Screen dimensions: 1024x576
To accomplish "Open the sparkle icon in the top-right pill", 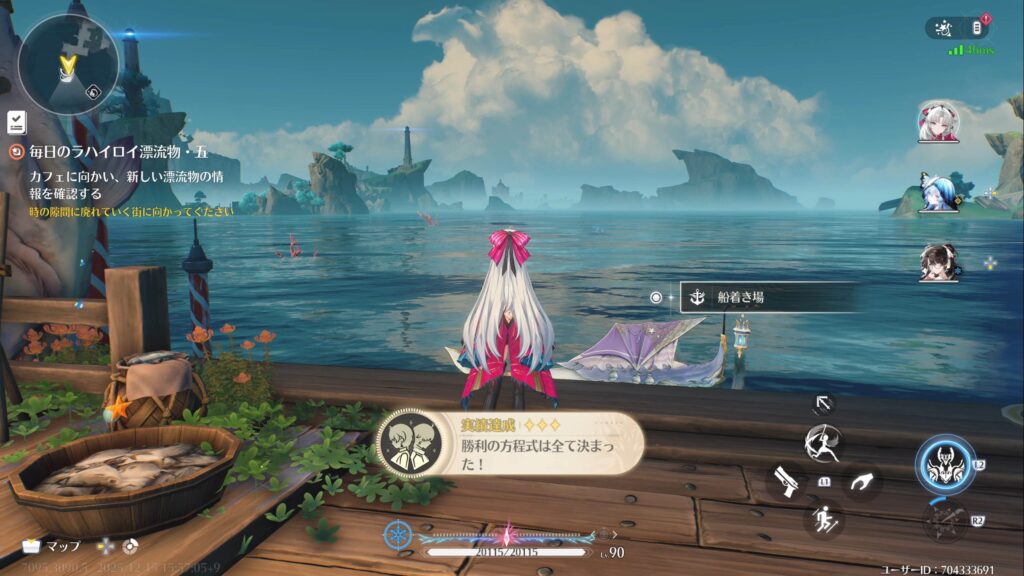I will click(945, 28).
